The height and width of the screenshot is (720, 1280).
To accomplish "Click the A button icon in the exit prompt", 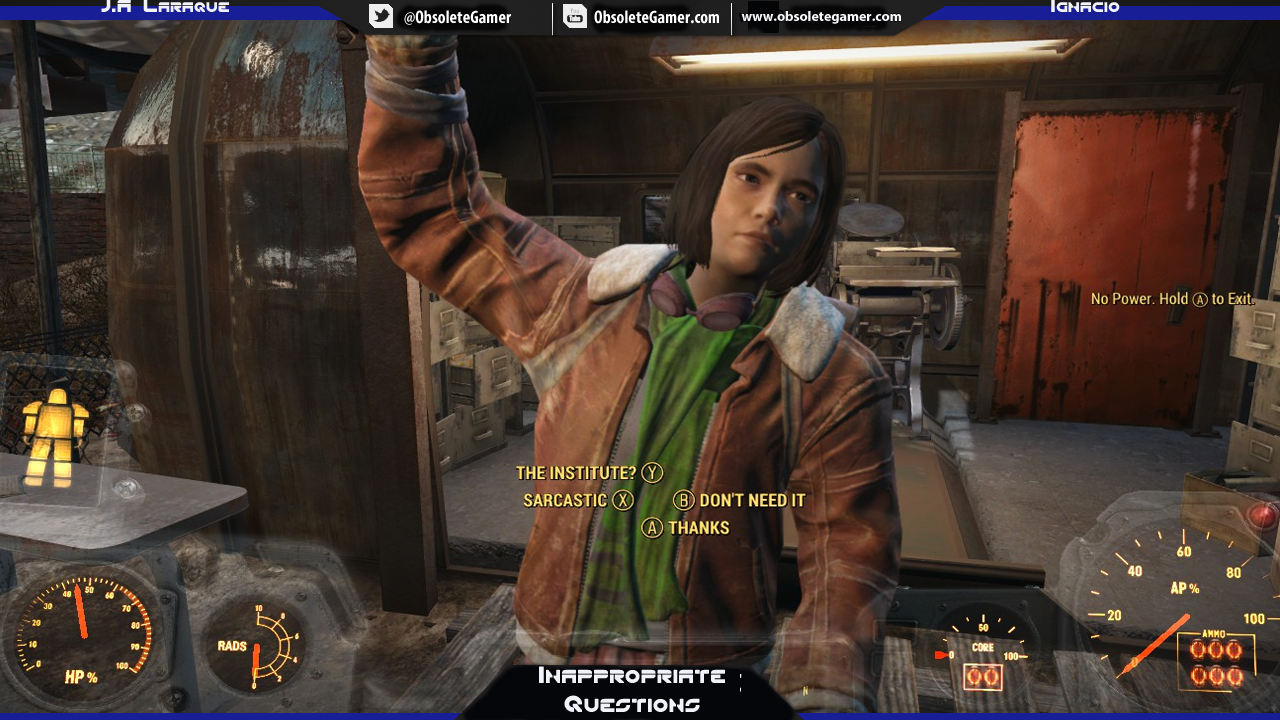I will 1200,298.
